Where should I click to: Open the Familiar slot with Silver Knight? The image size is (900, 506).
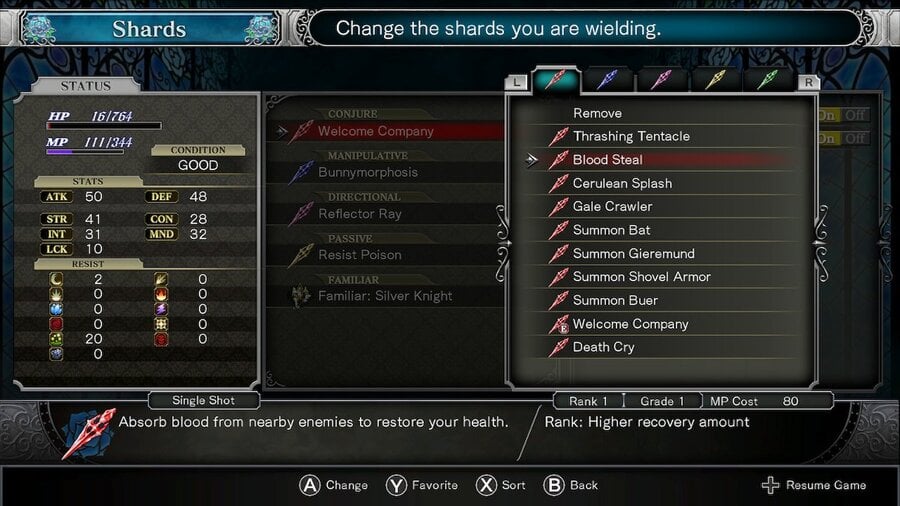[x=384, y=296]
